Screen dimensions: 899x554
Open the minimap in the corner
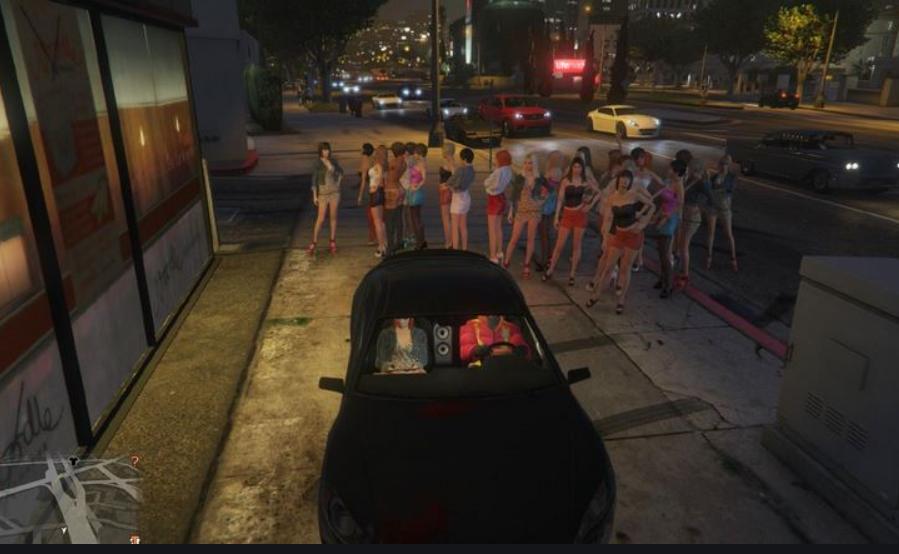[70, 500]
